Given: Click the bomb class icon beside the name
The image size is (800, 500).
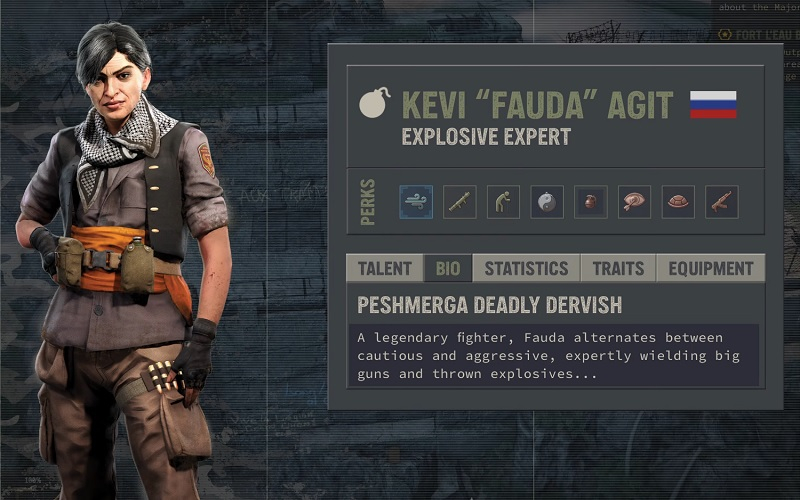Looking at the screenshot, I should point(375,104).
